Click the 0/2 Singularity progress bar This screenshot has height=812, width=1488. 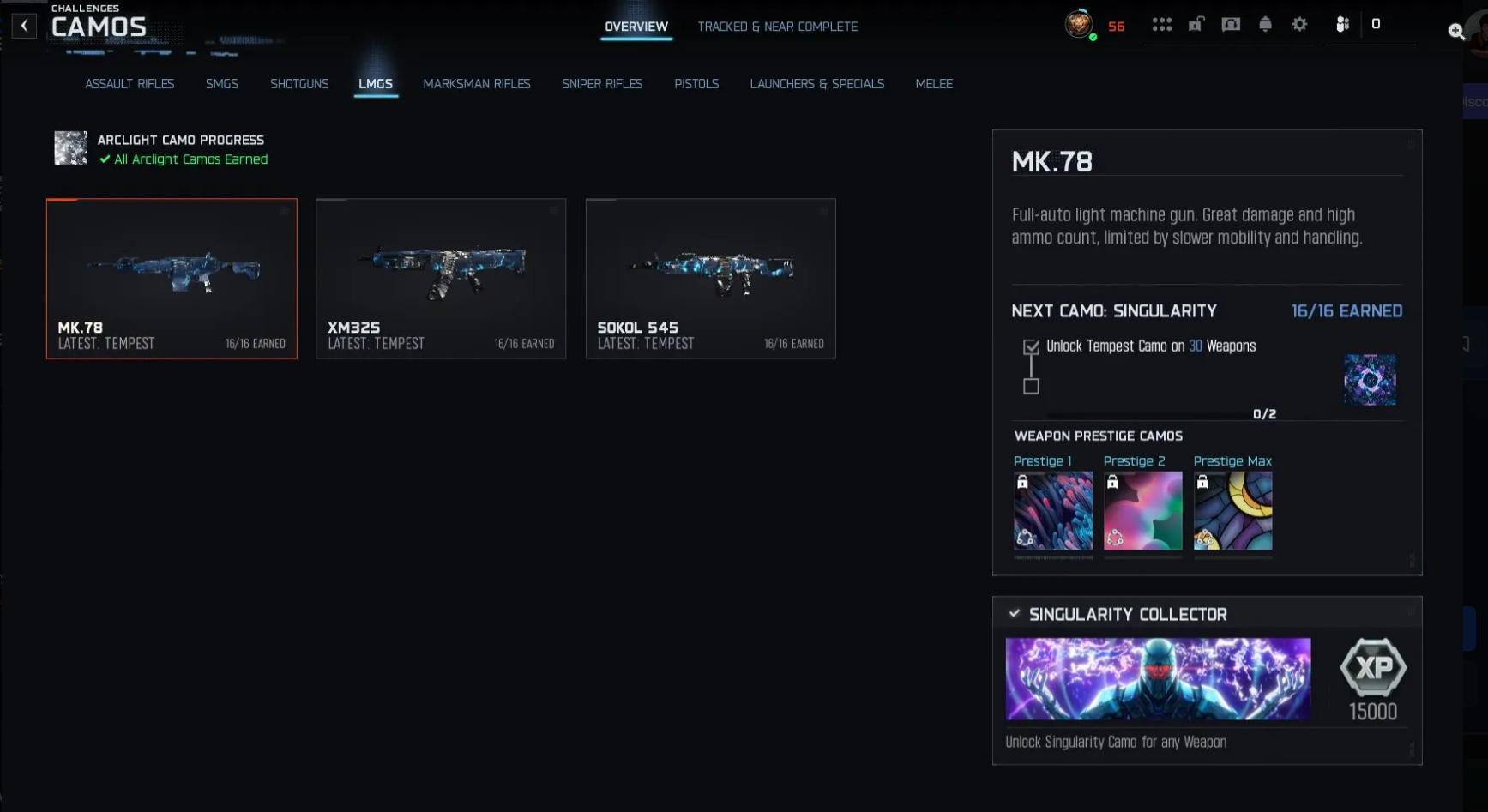click(x=1158, y=414)
